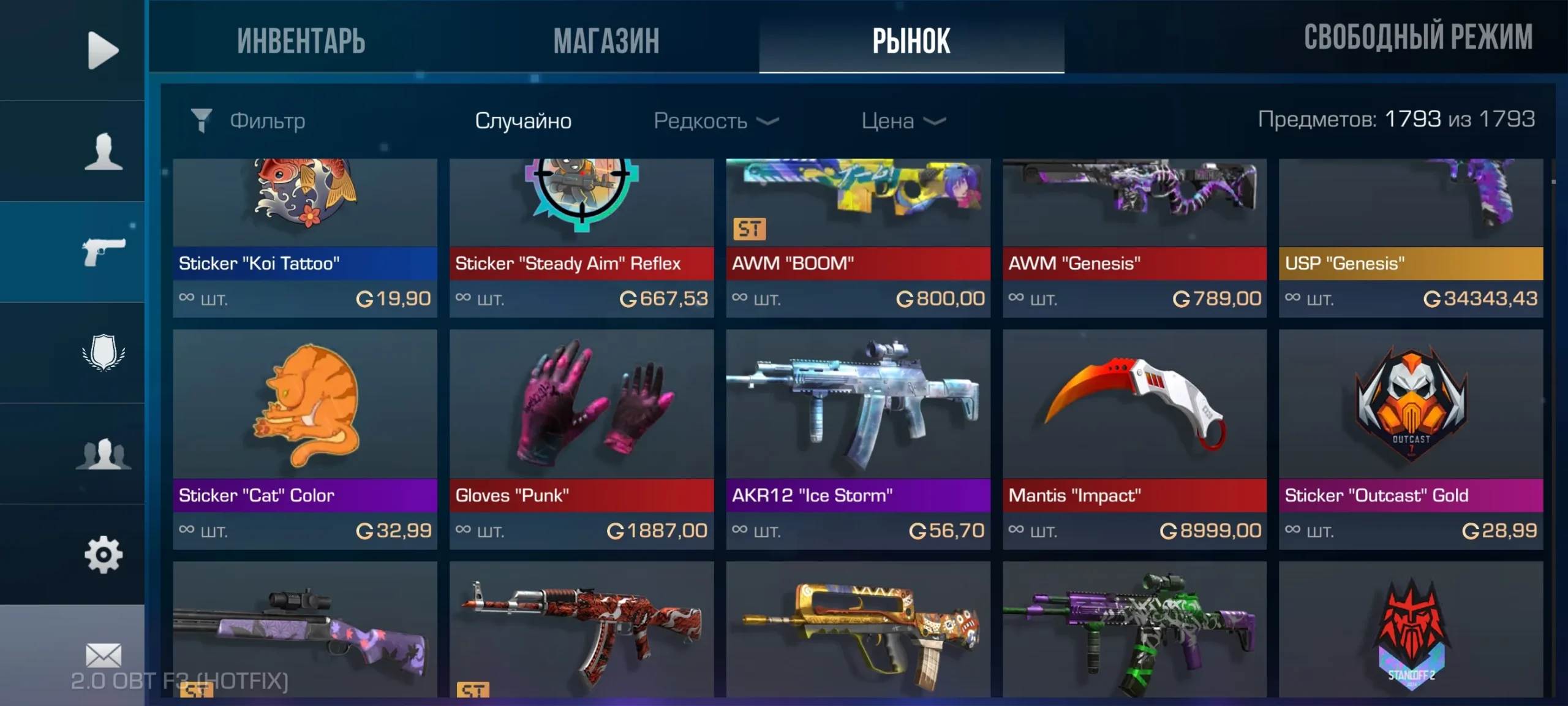Open СВОБОДНЫЙ РЕЖИМ tab
Image resolution: width=1568 pixels, height=706 pixels.
1418,37
